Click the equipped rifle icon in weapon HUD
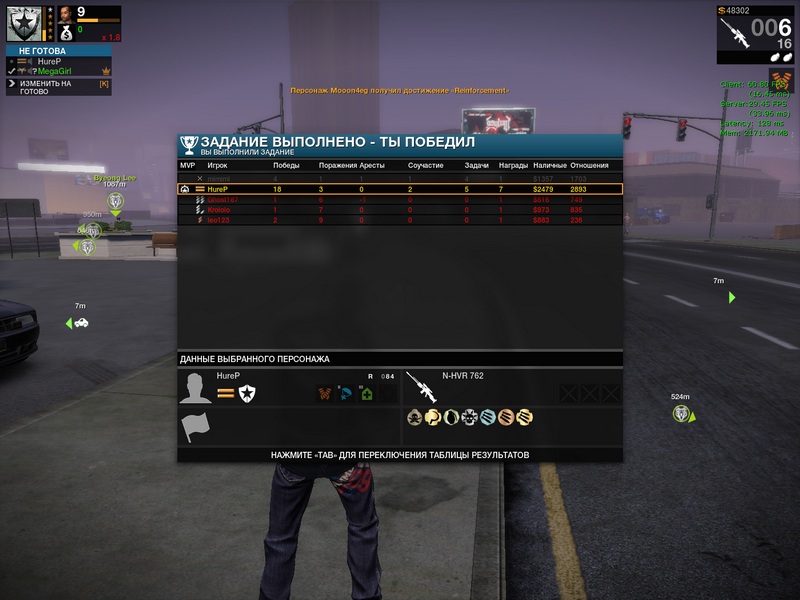This screenshot has width=800, height=600. point(735,32)
